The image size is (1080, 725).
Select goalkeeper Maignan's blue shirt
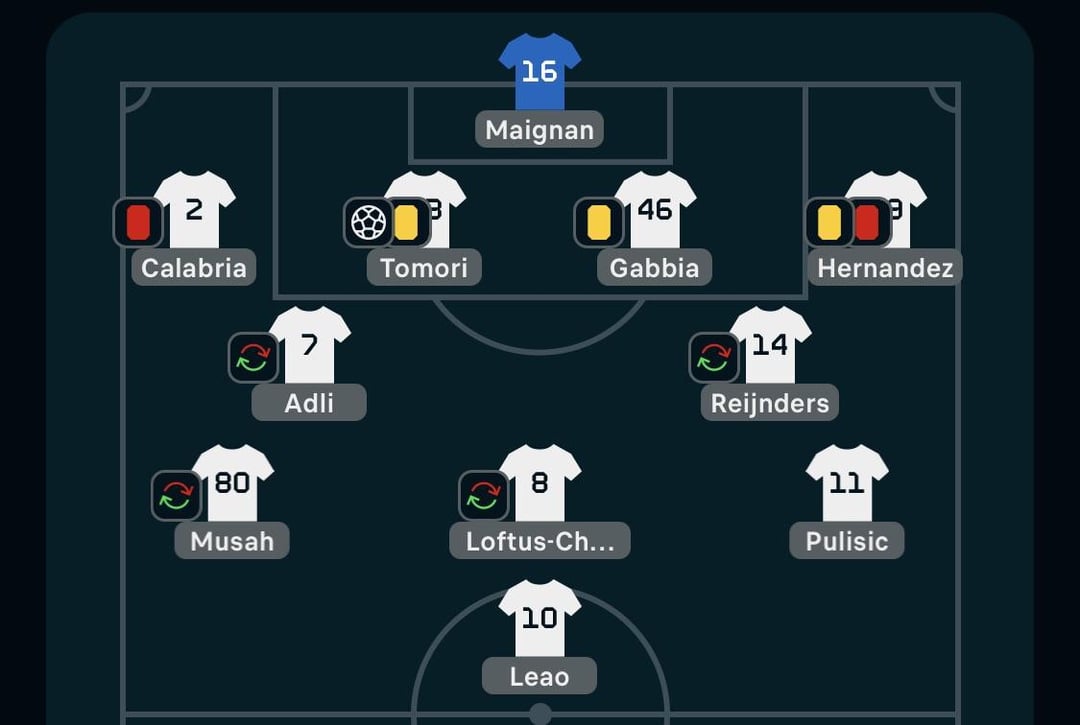pos(539,72)
